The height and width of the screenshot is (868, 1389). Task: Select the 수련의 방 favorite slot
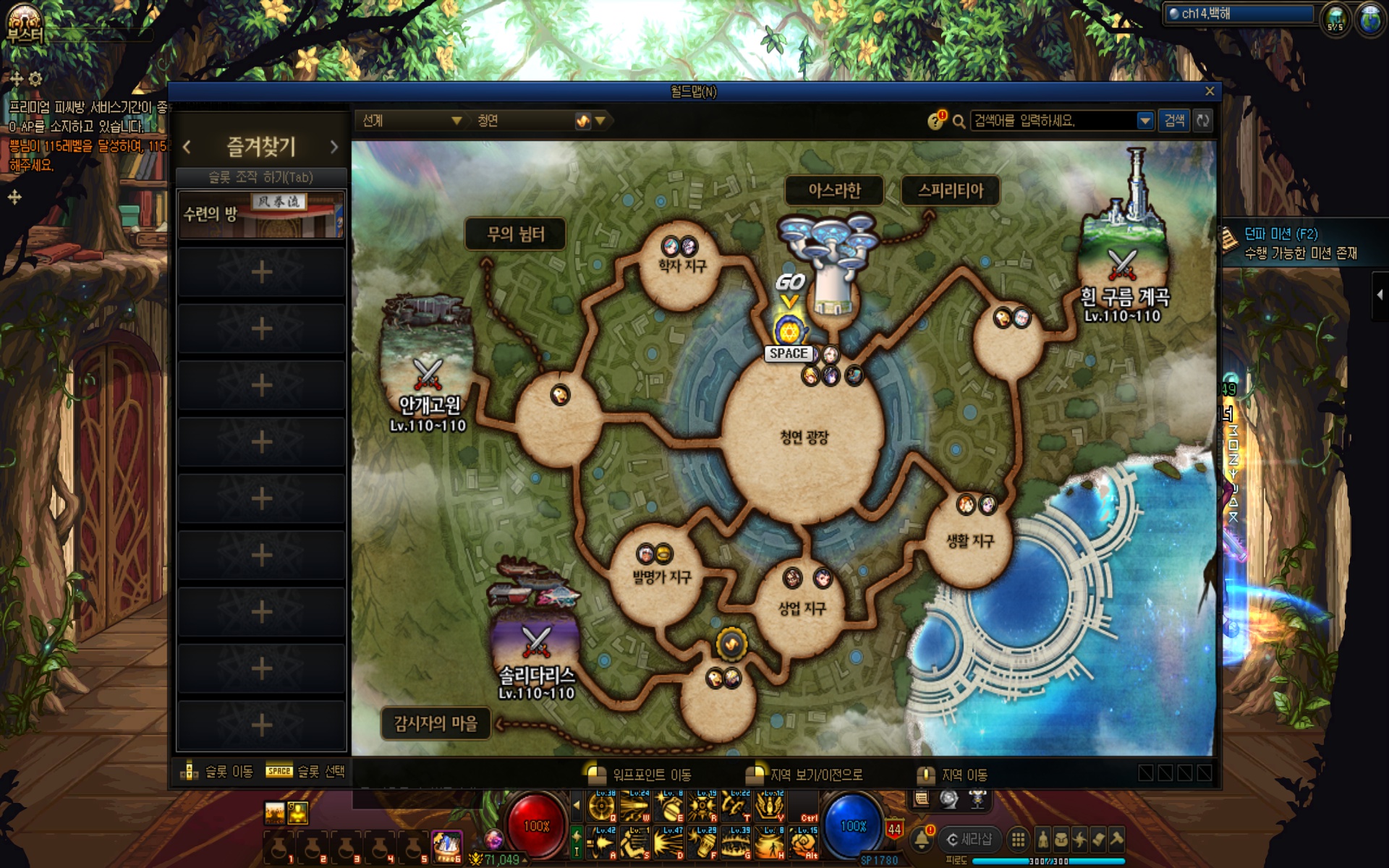point(261,214)
